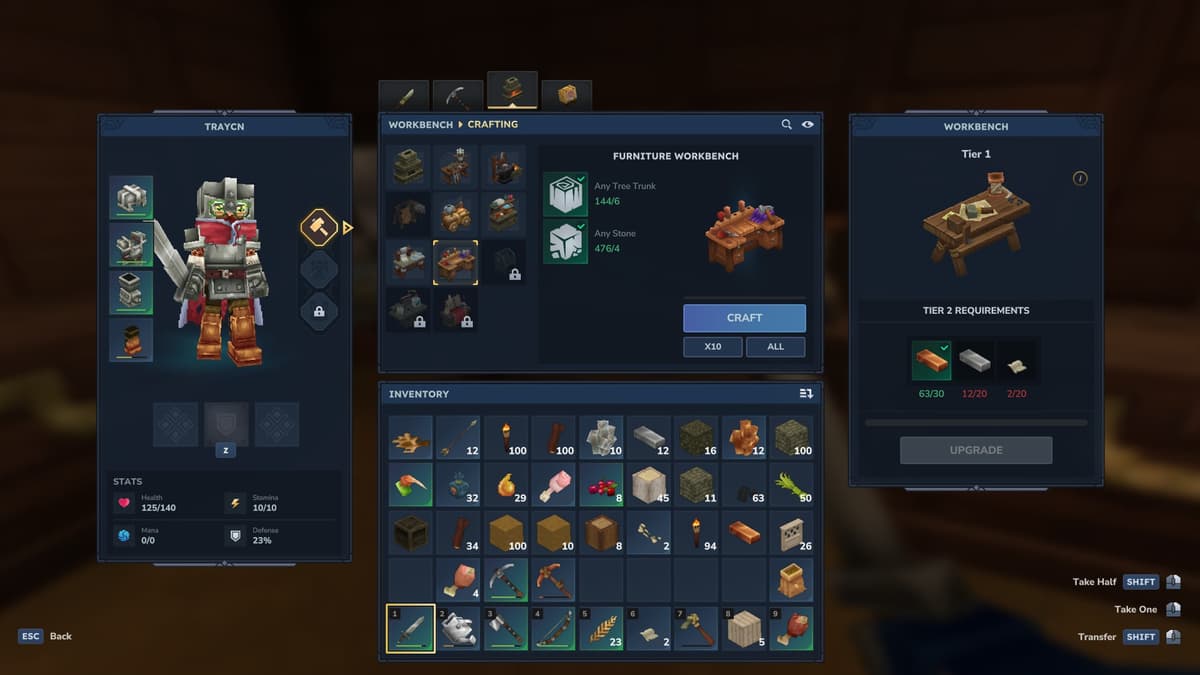The image size is (1200, 675).
Task: Select the hammer crafting category
Action: pos(319,227)
